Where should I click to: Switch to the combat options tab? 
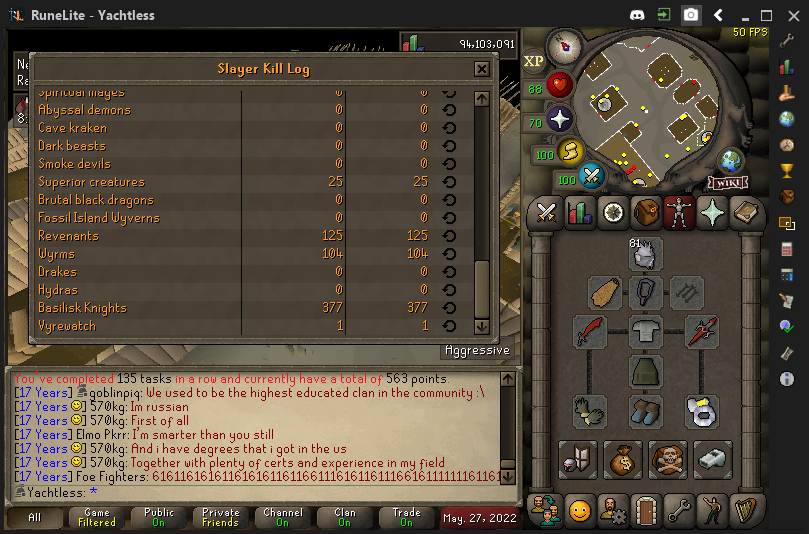(x=547, y=212)
